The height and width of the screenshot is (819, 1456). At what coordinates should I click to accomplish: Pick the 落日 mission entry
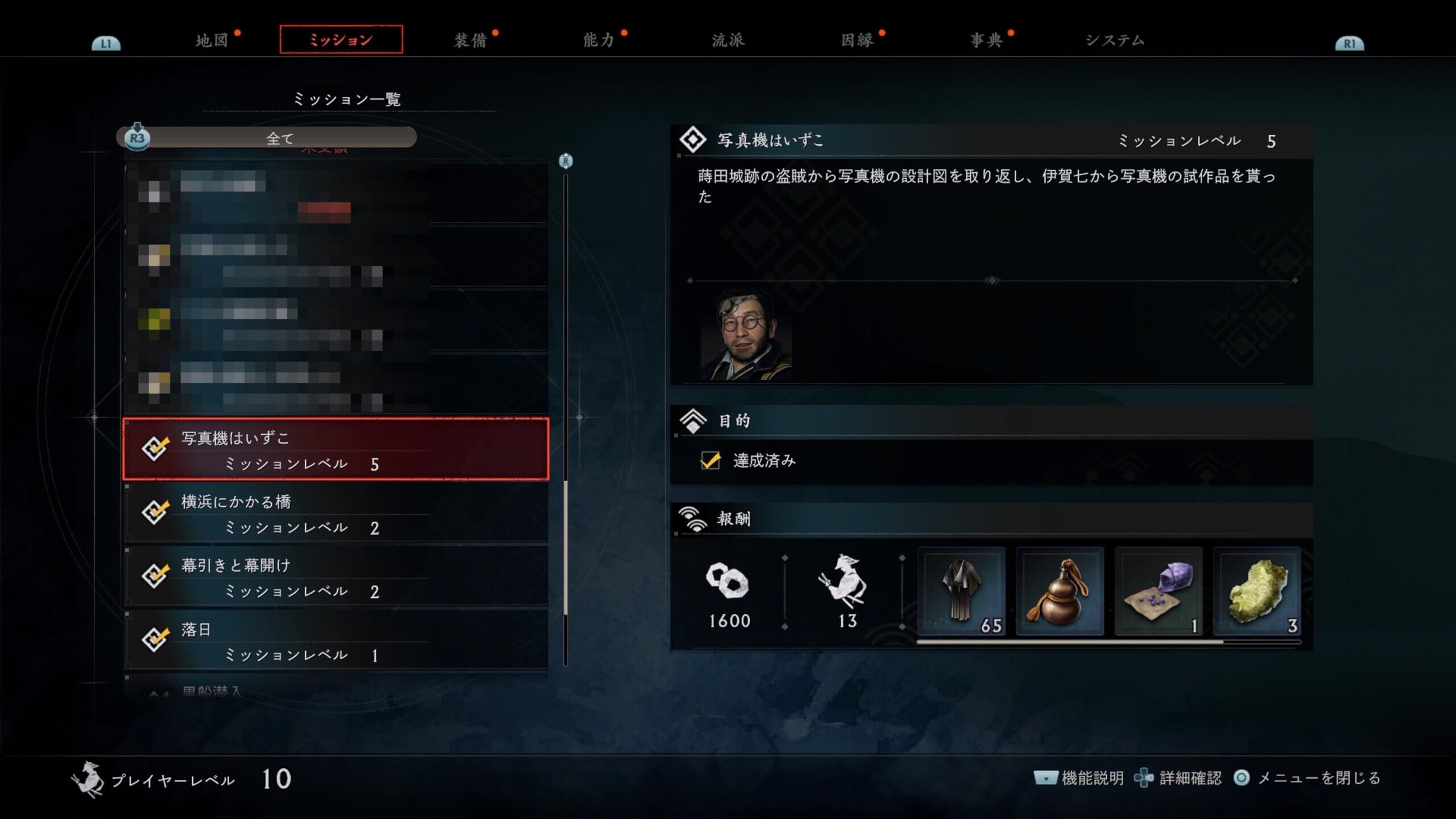[x=336, y=640]
